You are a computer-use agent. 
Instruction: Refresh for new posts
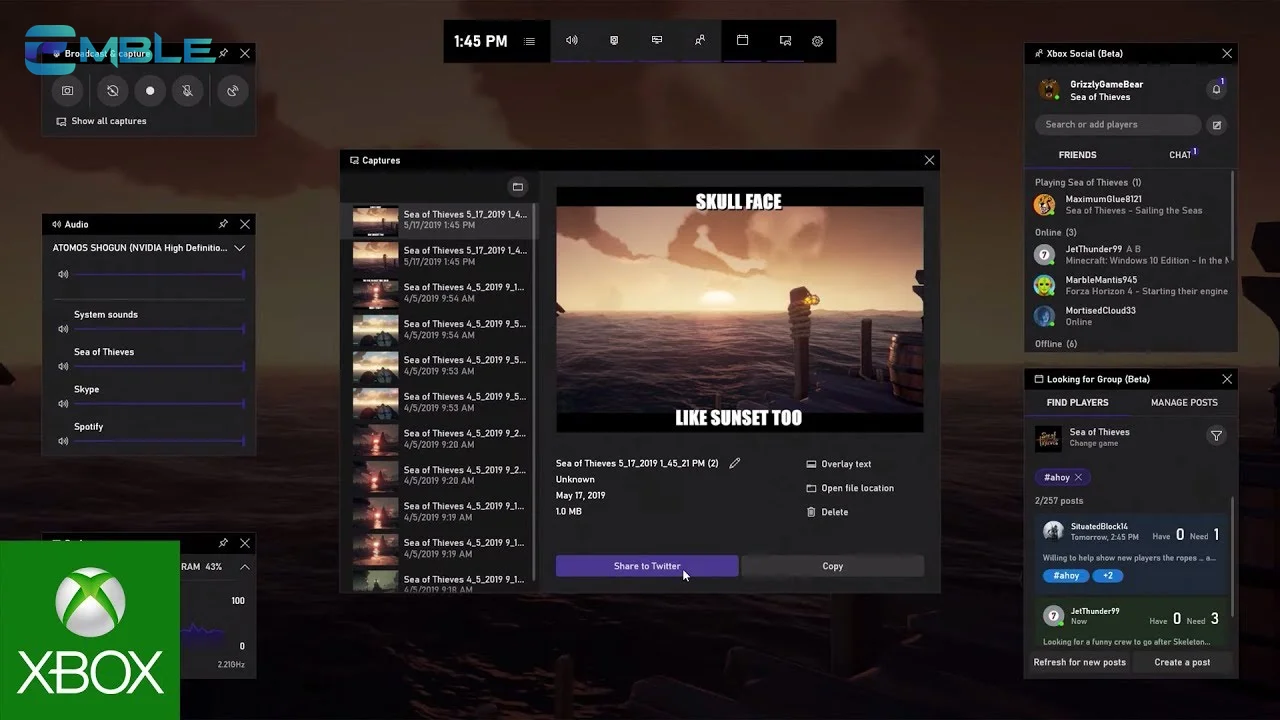[x=1079, y=662]
